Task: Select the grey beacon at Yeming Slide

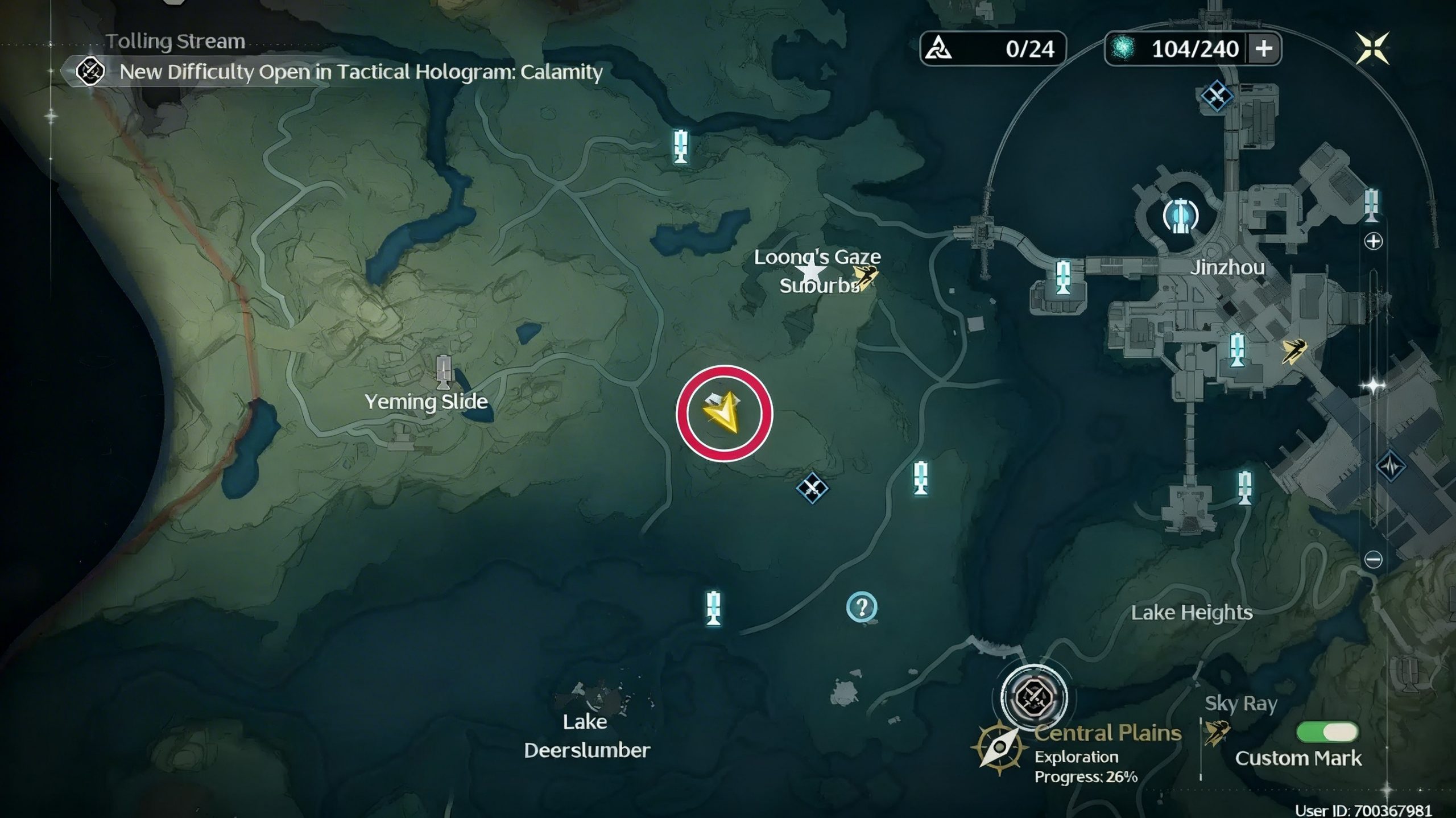Action: [443, 371]
